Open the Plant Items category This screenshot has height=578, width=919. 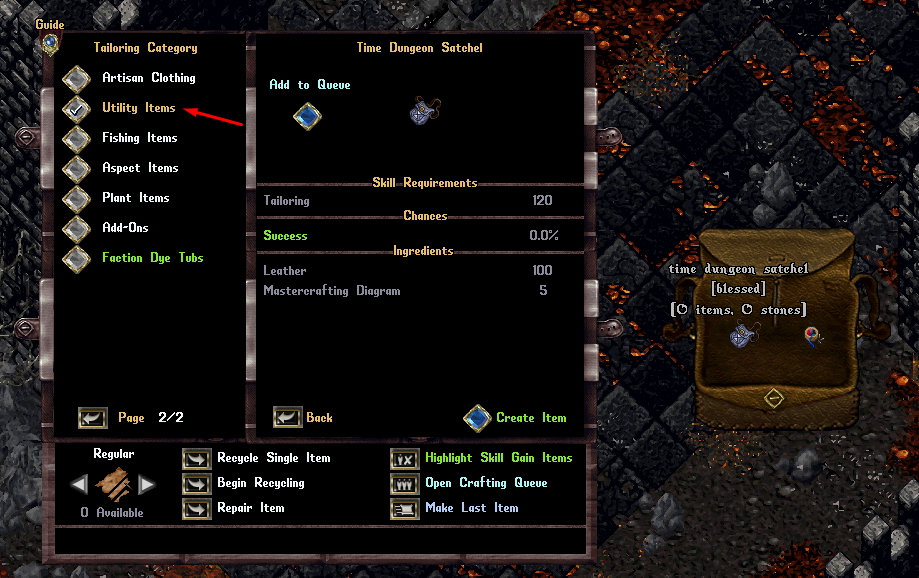[77, 199]
